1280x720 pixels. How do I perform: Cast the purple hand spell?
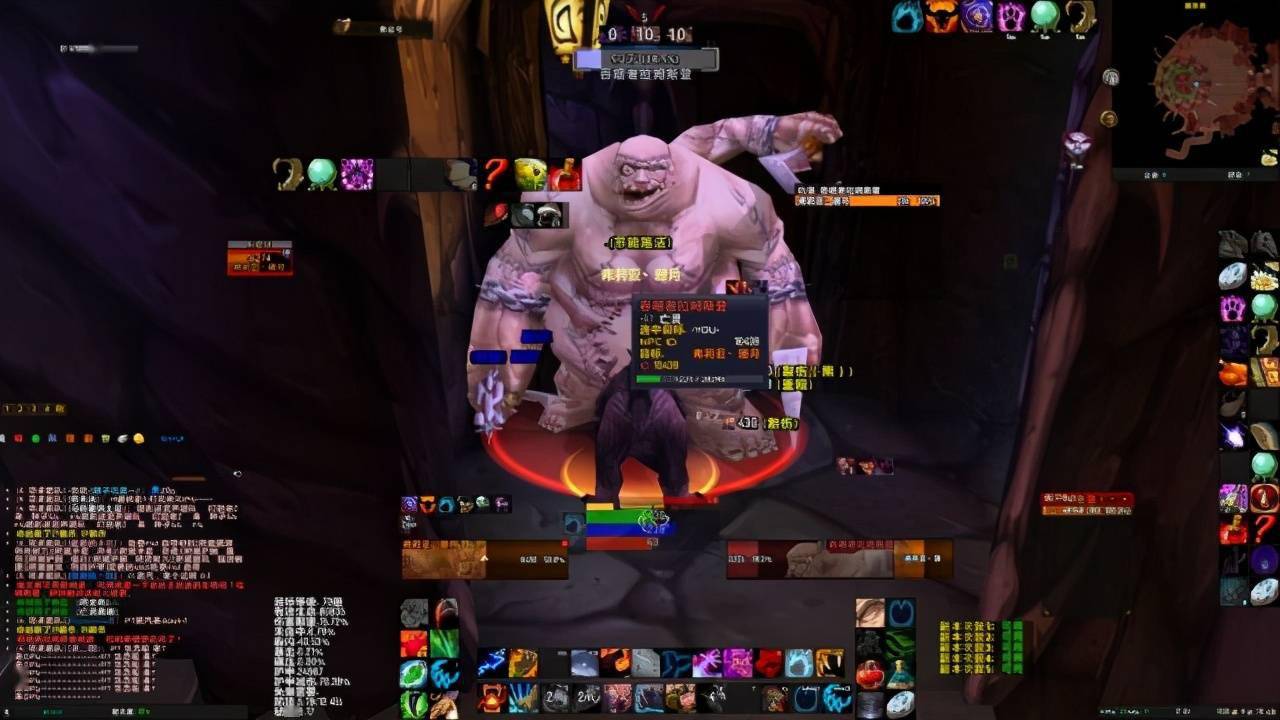coord(706,663)
